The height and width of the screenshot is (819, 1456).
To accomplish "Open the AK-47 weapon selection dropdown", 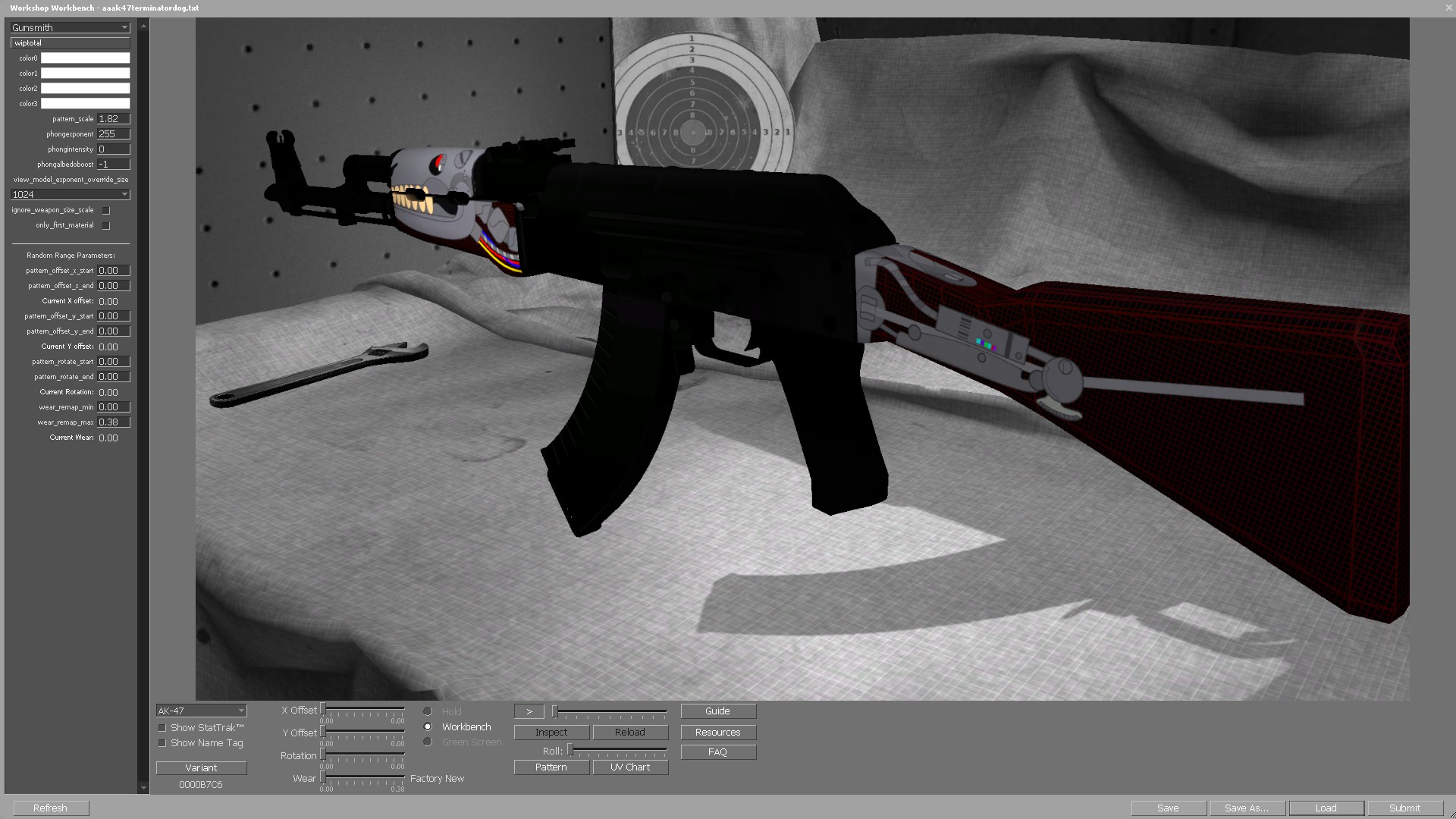I will 200,711.
